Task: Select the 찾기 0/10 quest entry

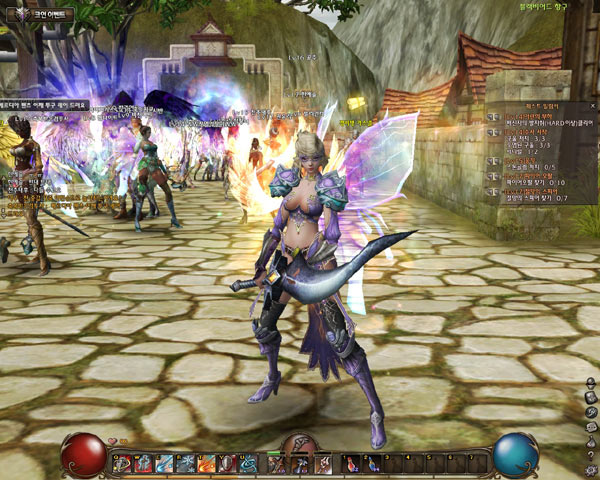Action: (x=541, y=182)
